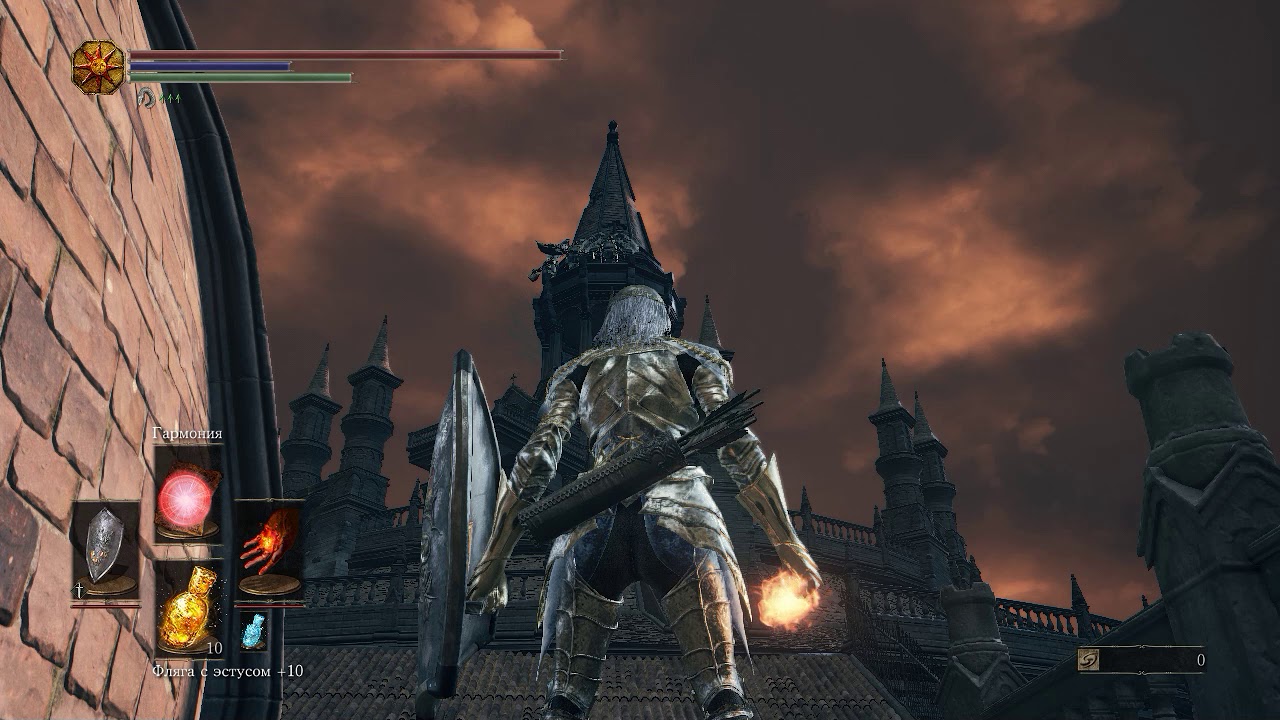The width and height of the screenshot is (1280, 720).
Task: Use the Estus Flask +10 slot
Action: pos(187,609)
